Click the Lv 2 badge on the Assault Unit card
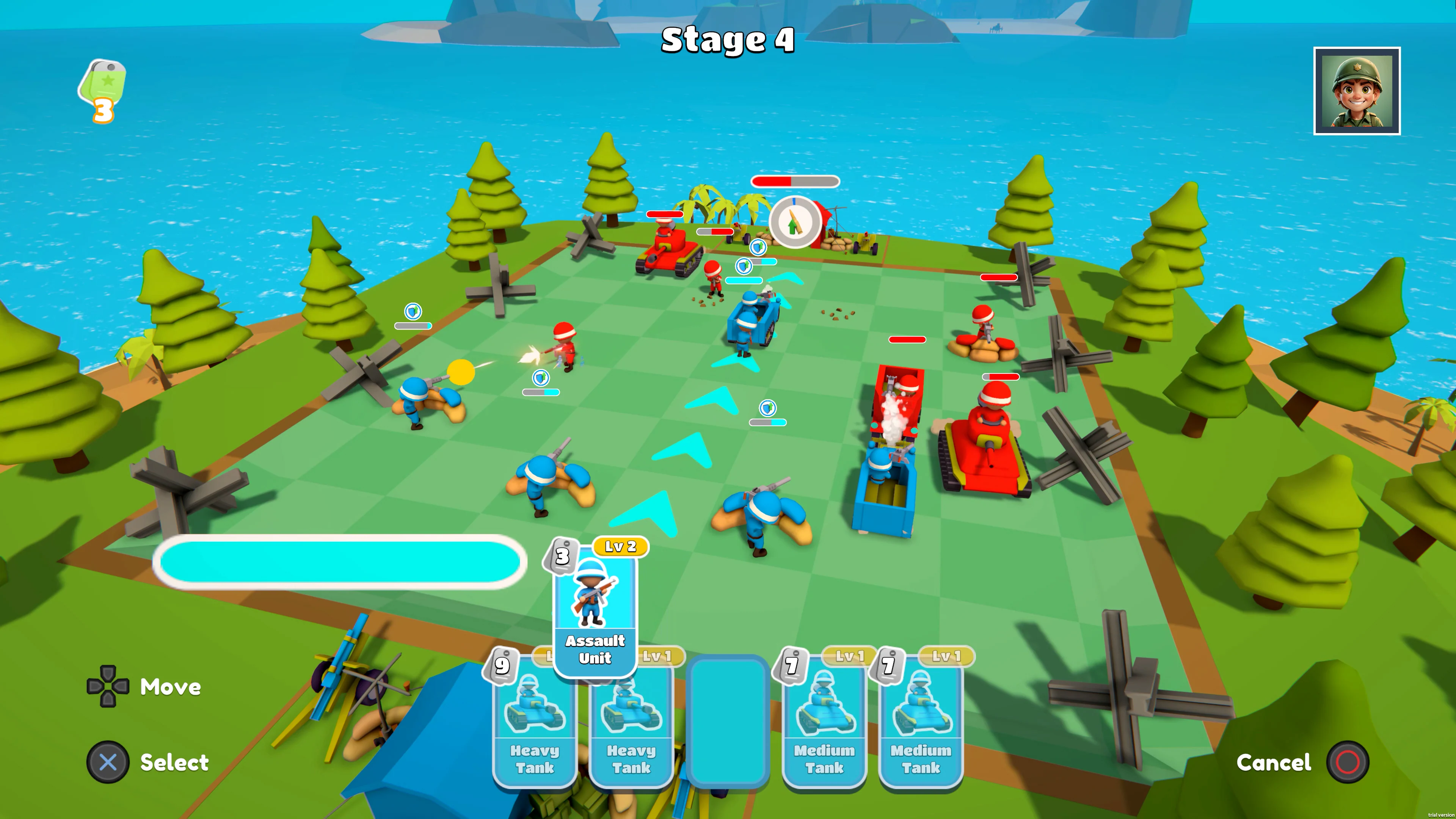1456x819 pixels. (x=621, y=546)
